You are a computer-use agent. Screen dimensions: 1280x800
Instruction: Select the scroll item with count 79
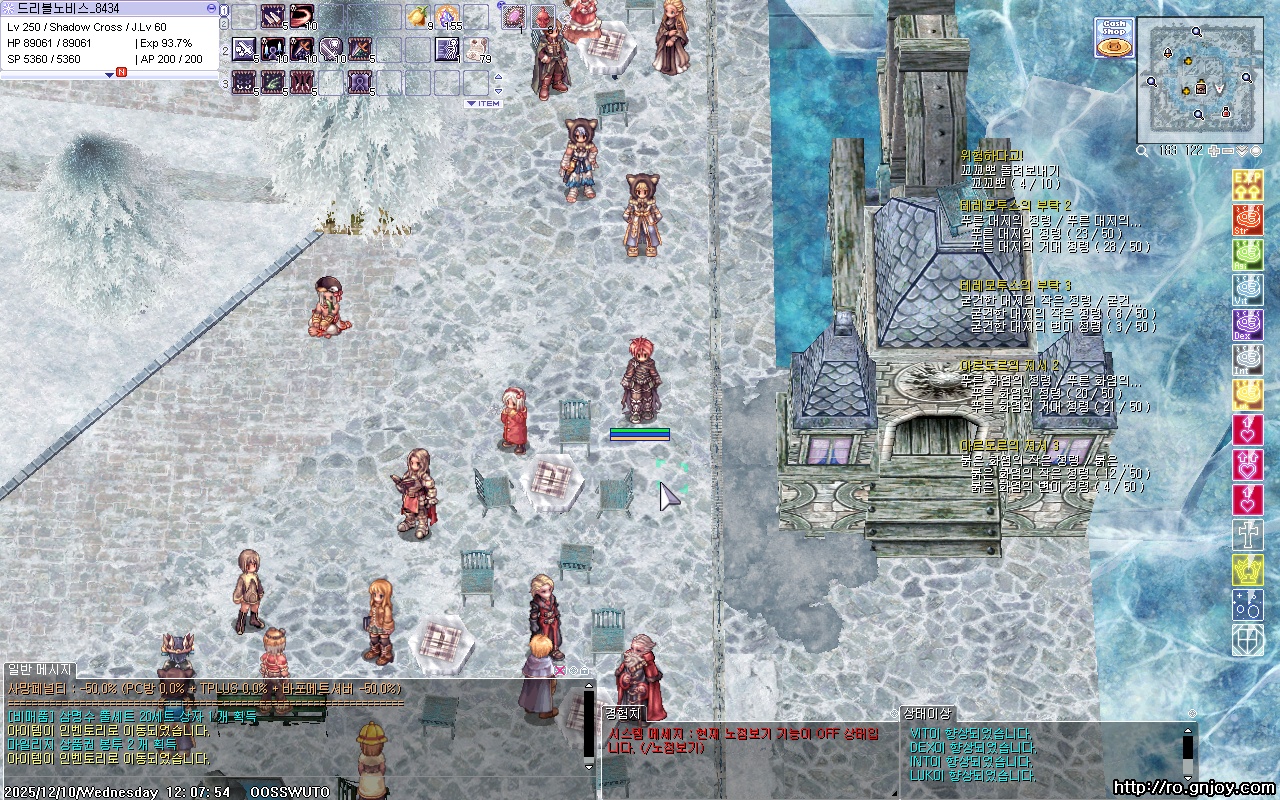point(476,48)
